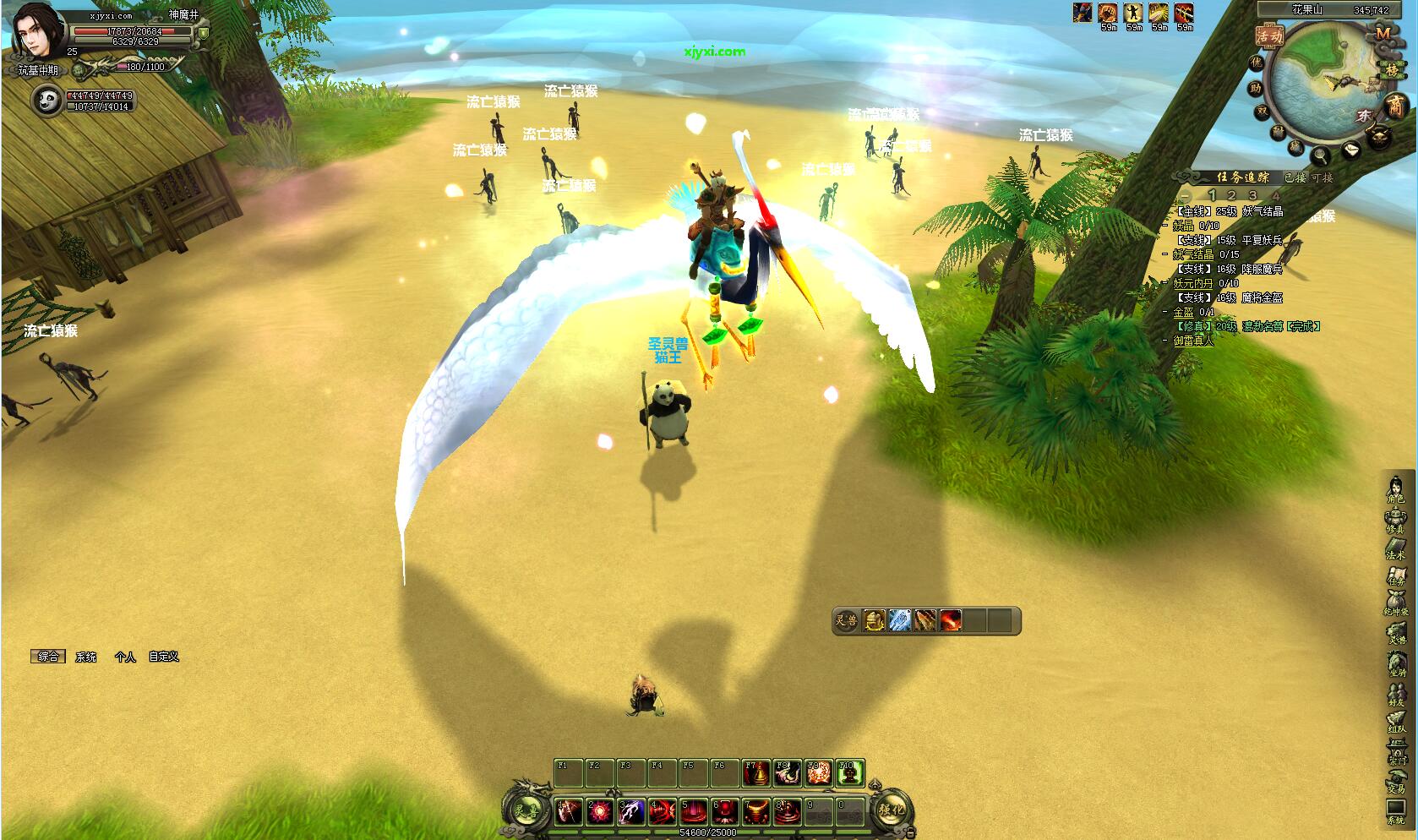Image resolution: width=1418 pixels, height=840 pixels.
Task: Activate the green silhouette skill on F10
Action: [x=849, y=772]
